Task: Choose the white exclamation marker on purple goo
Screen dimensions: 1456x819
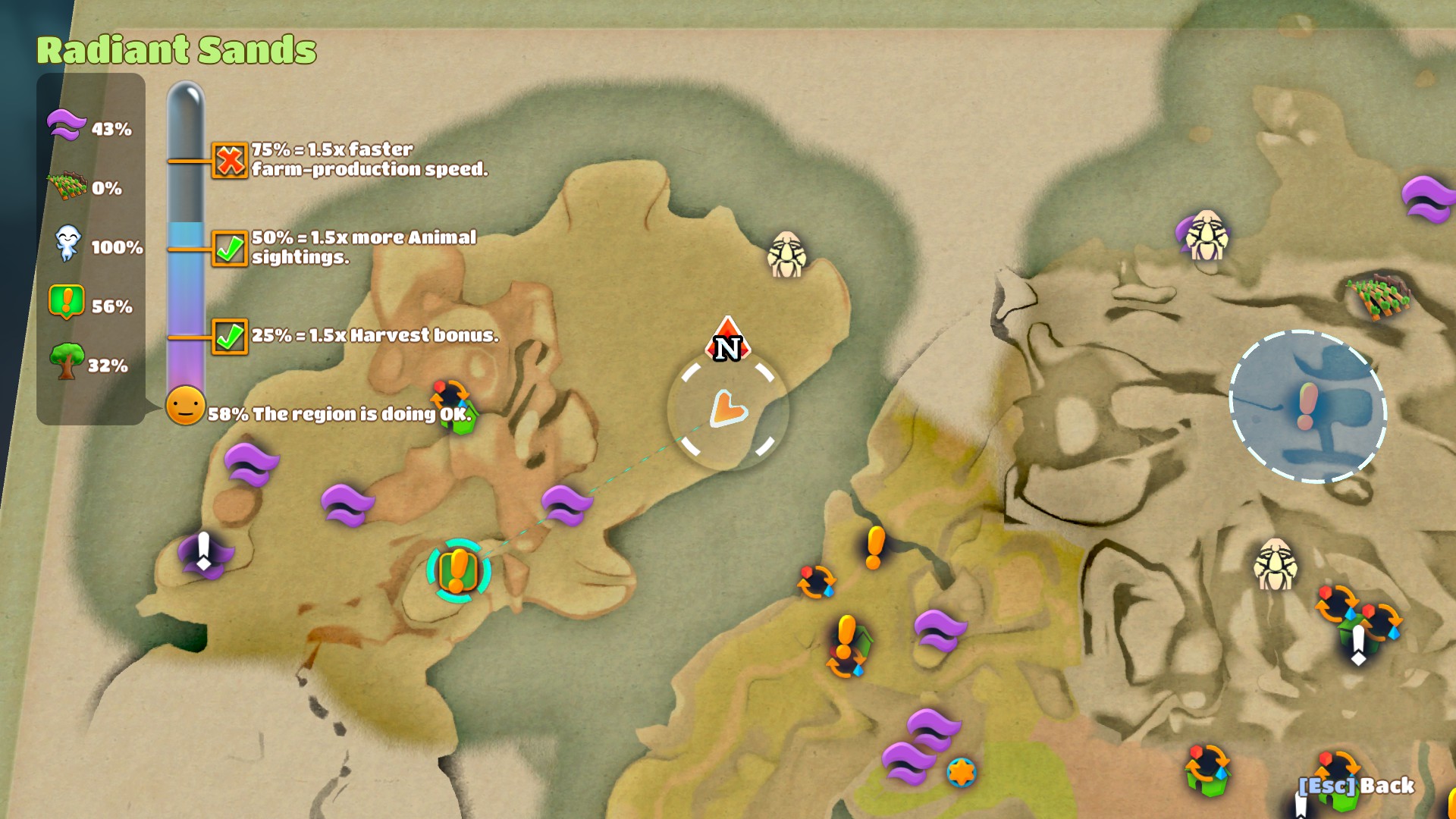Action: click(203, 553)
